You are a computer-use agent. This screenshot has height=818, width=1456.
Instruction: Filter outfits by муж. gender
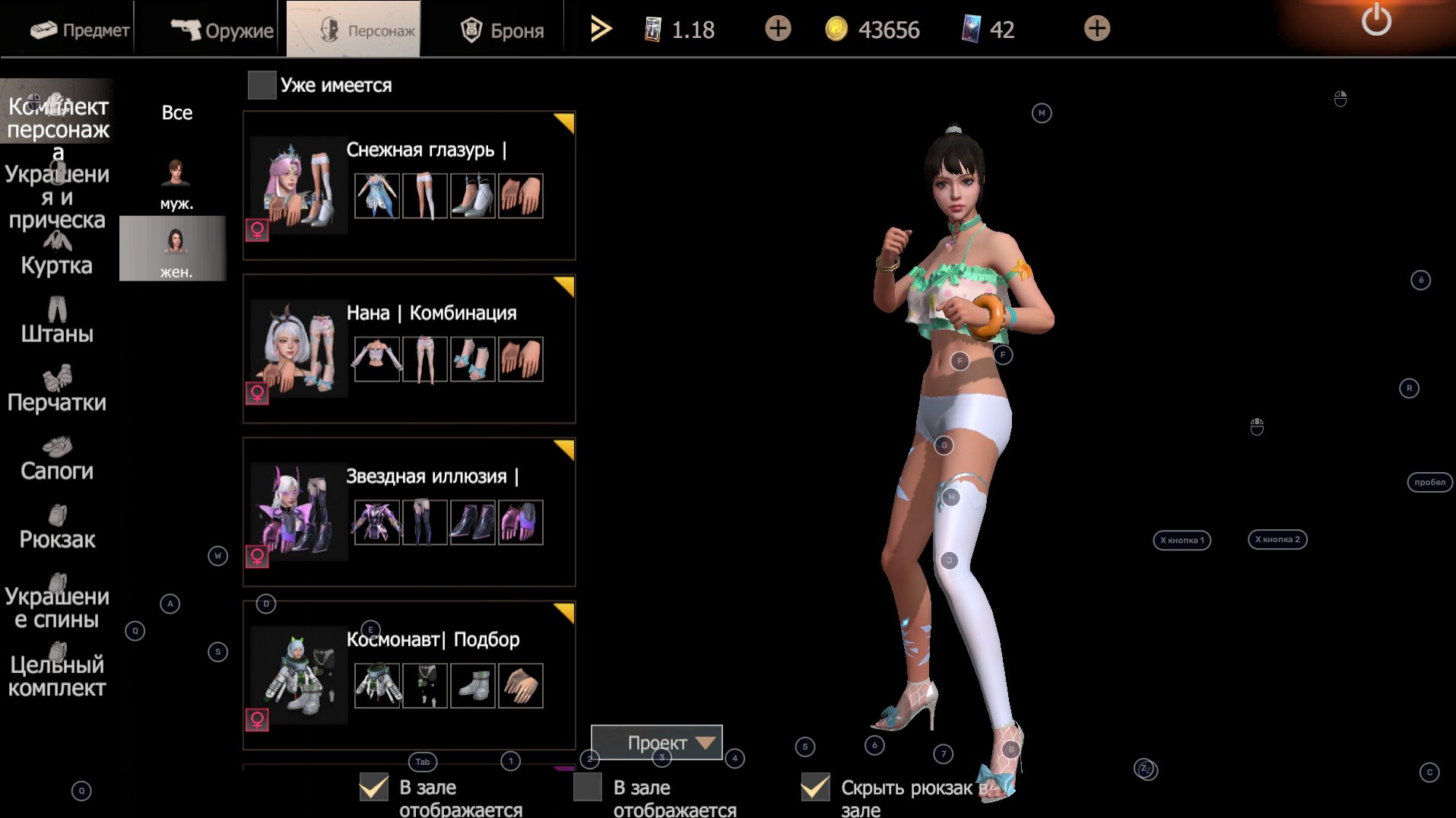[x=176, y=183]
